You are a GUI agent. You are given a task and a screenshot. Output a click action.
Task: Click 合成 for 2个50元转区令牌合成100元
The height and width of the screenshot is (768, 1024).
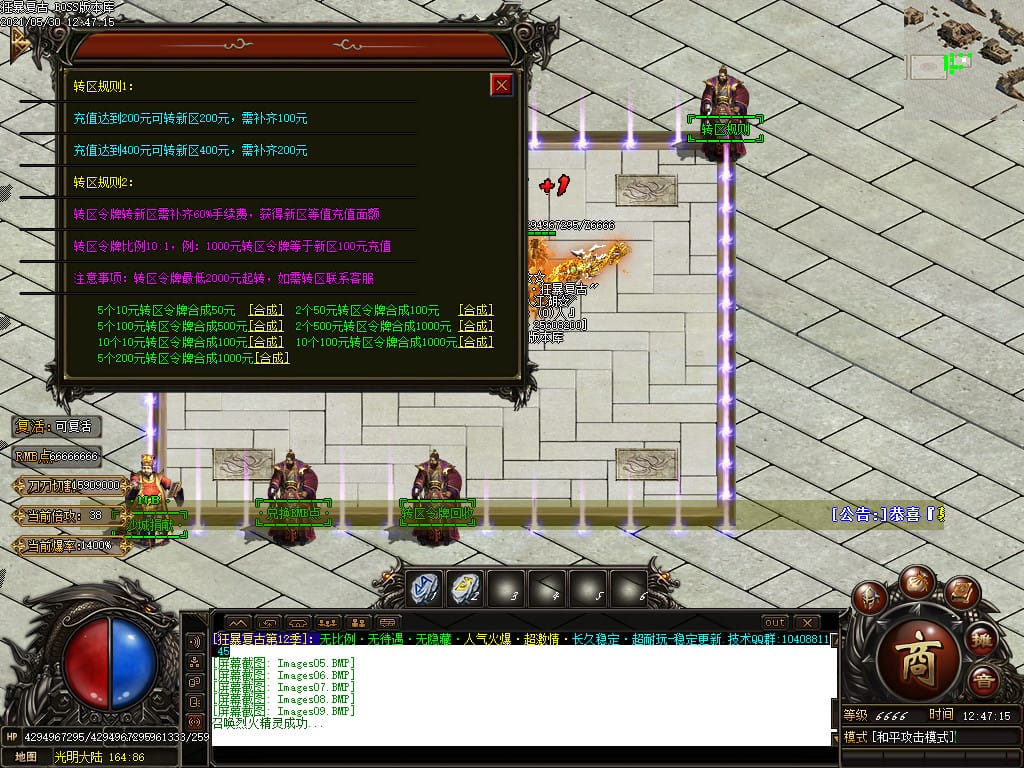tap(476, 310)
